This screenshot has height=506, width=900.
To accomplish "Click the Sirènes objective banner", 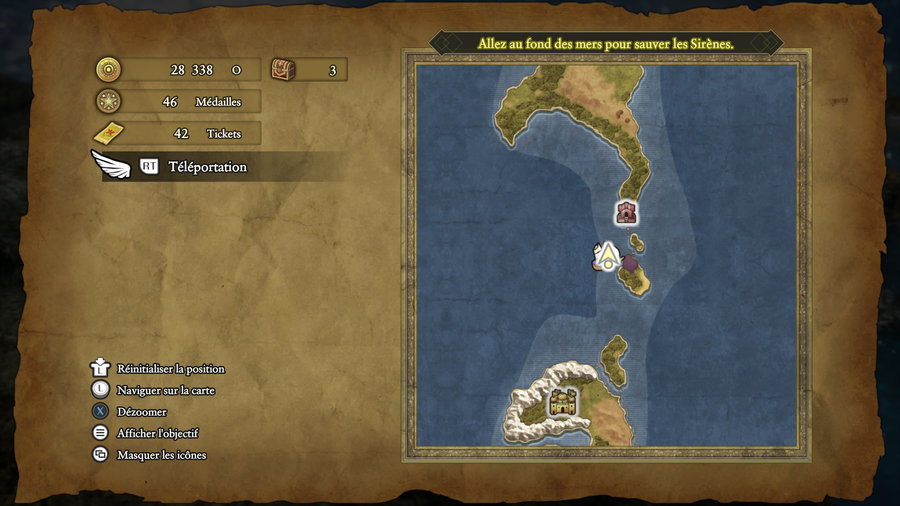I will 606,44.
